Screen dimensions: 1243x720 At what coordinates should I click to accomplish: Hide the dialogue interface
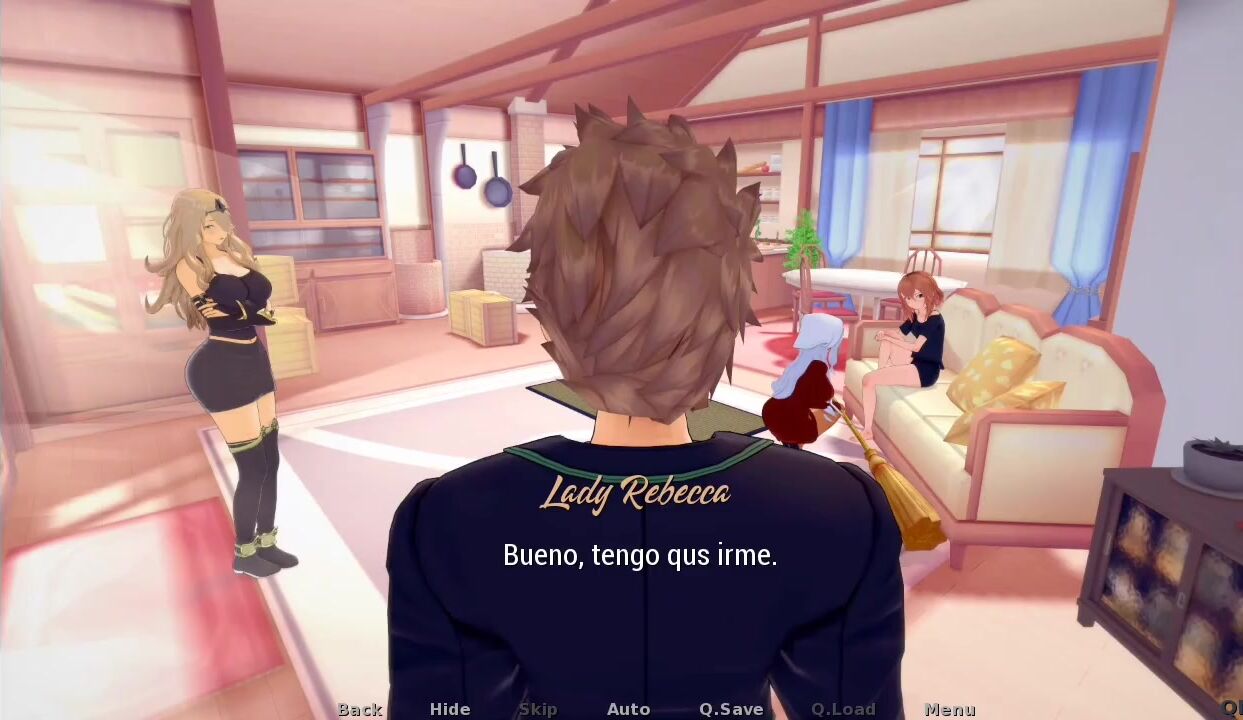pos(450,709)
